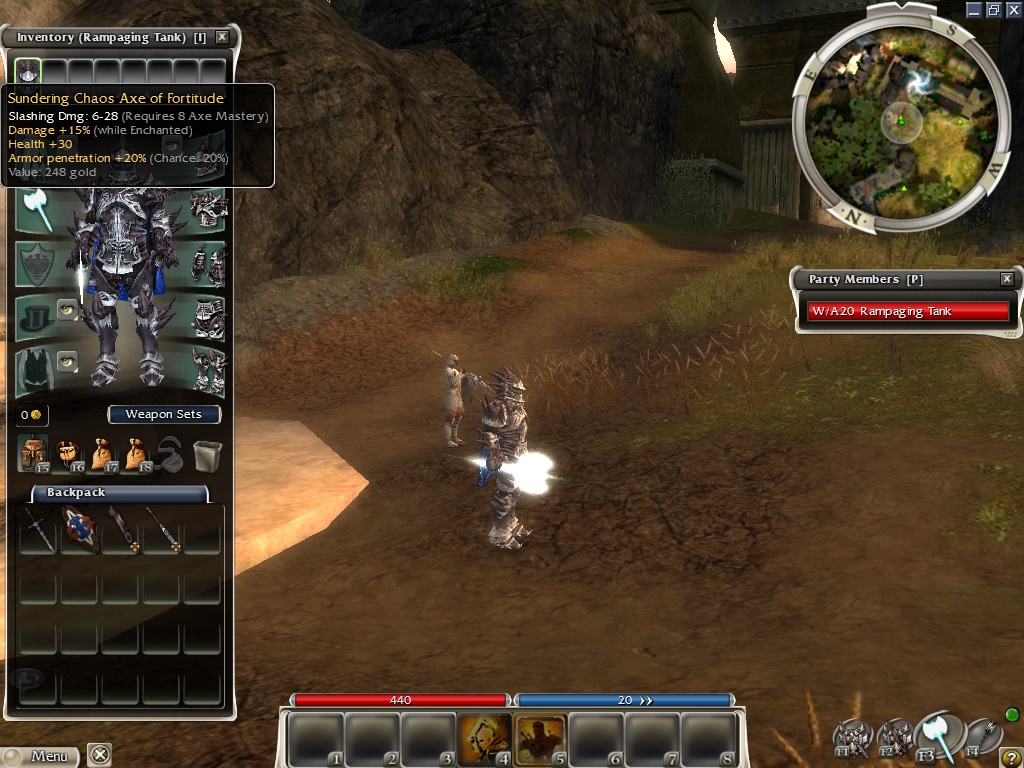Select the equipped Chaos Axe weapon slot
Image resolution: width=1024 pixels, height=768 pixels.
tap(36, 211)
